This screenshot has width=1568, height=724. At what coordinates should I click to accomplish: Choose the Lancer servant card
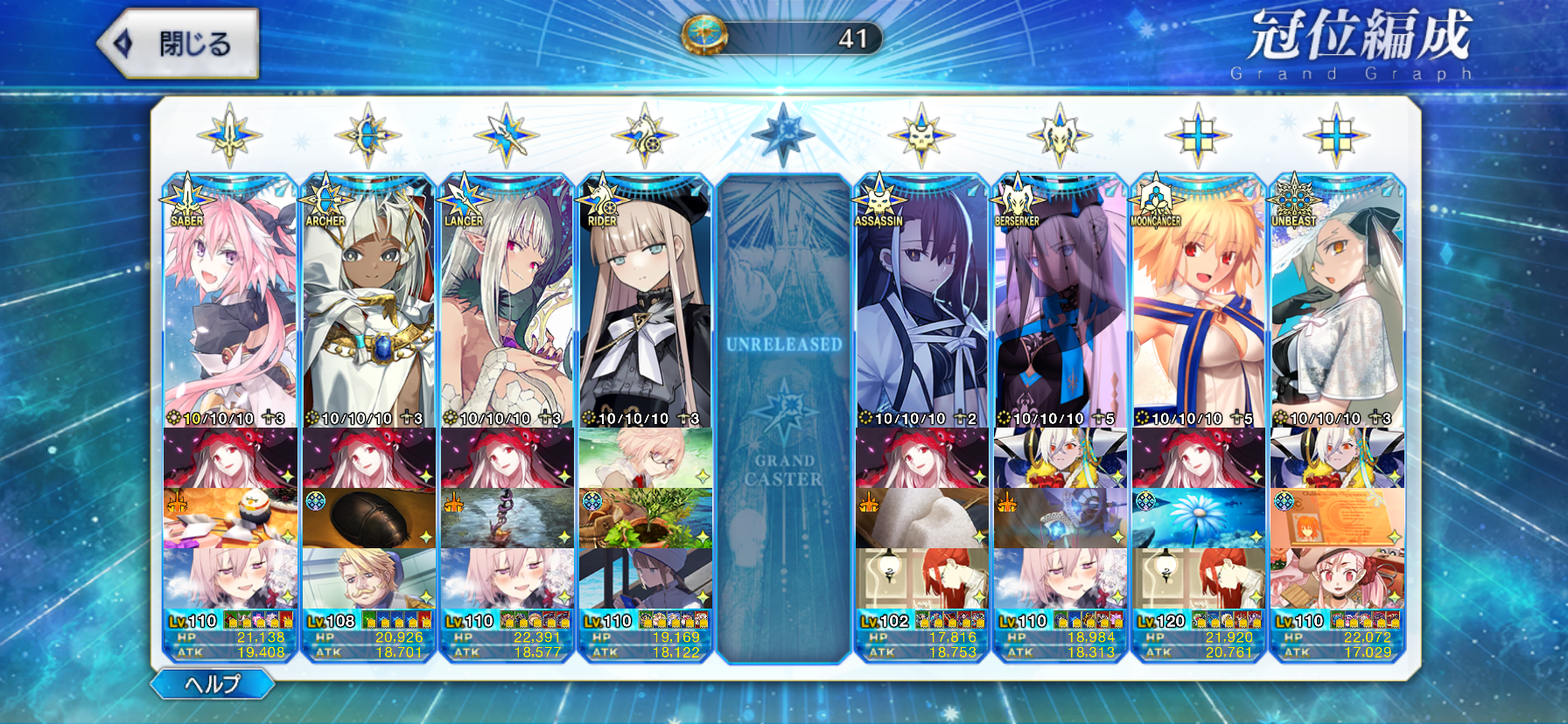pyautogui.click(x=507, y=306)
